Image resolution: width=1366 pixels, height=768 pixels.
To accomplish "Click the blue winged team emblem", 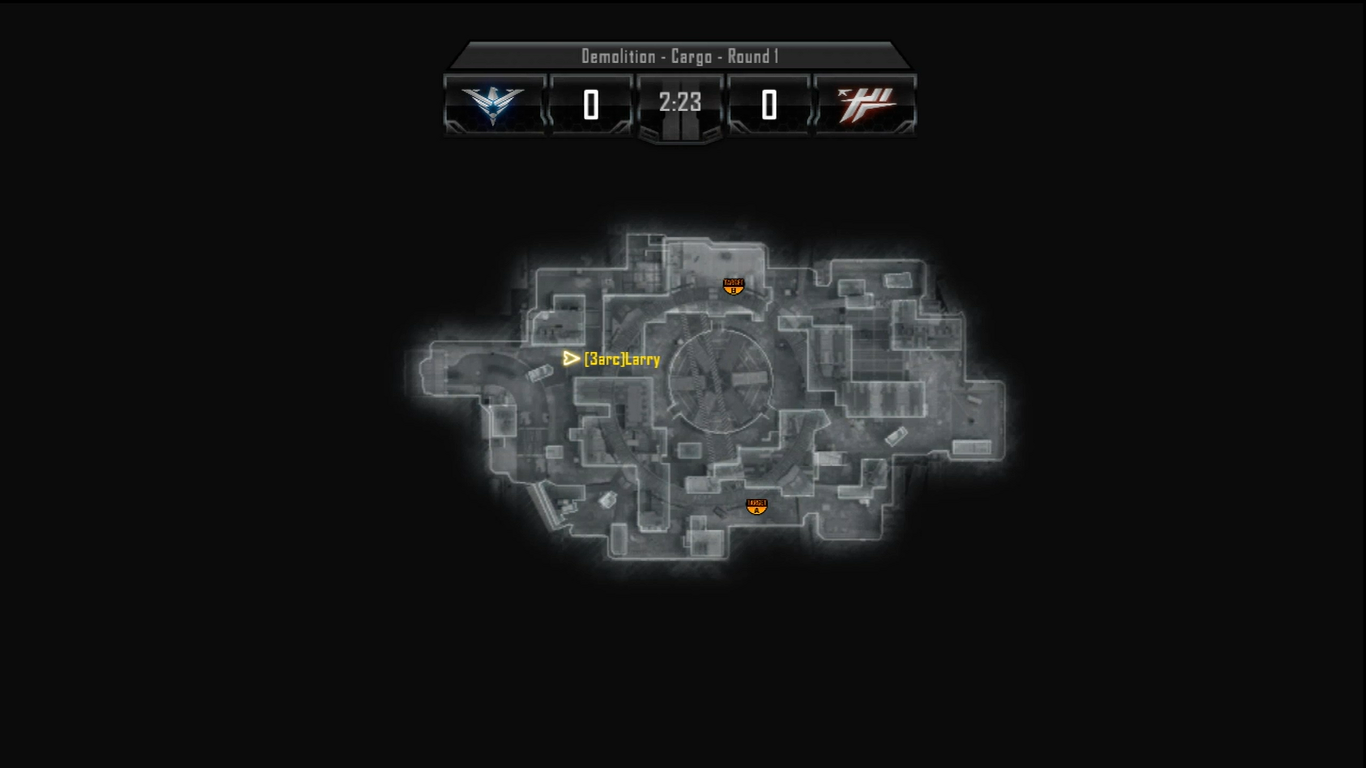I will (x=494, y=104).
